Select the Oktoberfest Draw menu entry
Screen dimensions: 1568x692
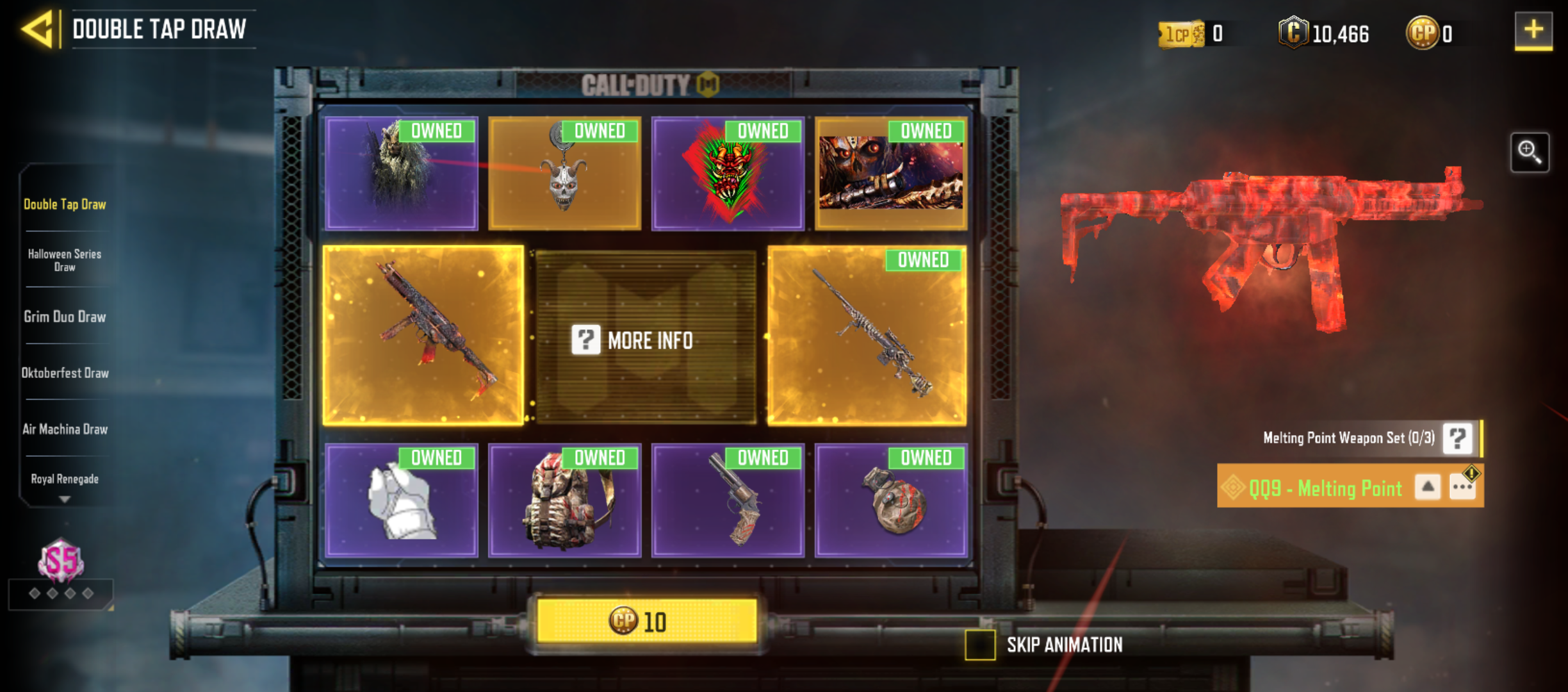(x=66, y=373)
